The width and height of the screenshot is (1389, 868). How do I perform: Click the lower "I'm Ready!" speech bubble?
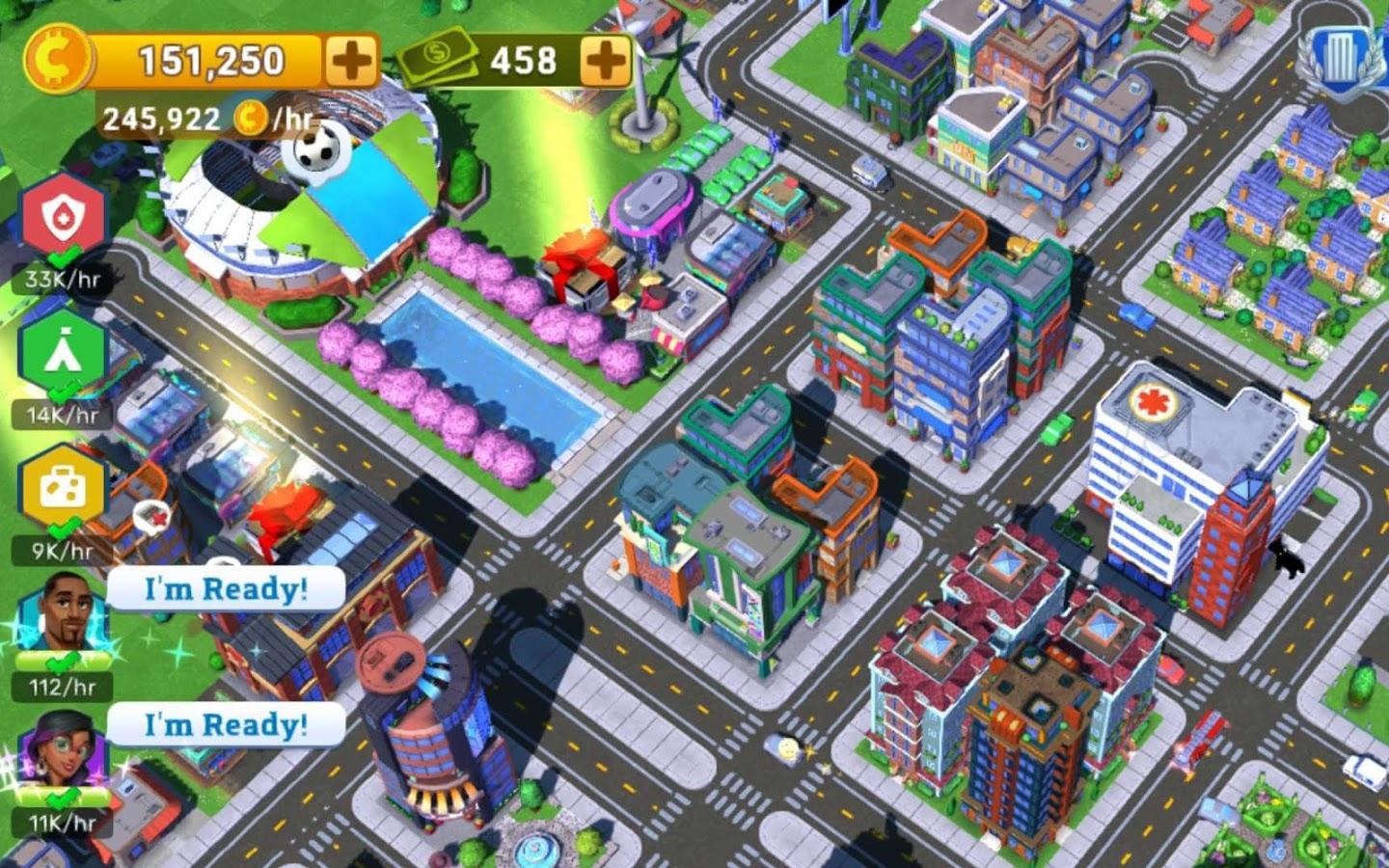tap(227, 724)
